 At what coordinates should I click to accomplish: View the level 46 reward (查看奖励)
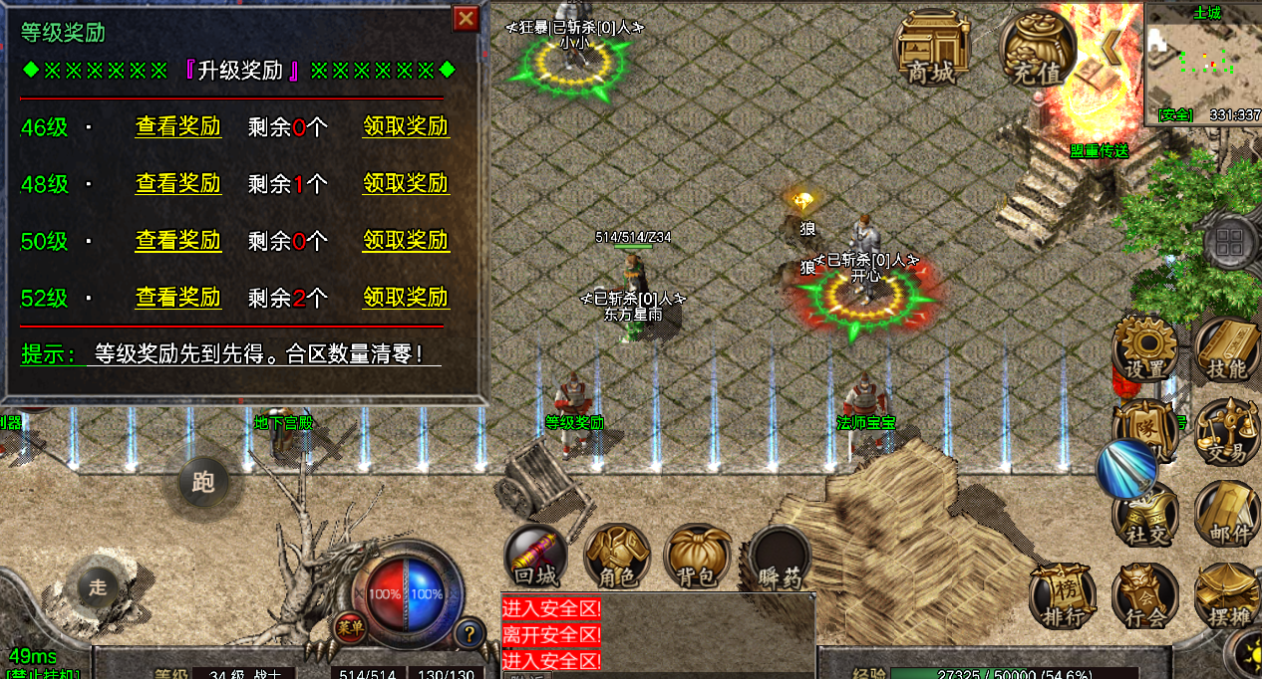click(178, 127)
